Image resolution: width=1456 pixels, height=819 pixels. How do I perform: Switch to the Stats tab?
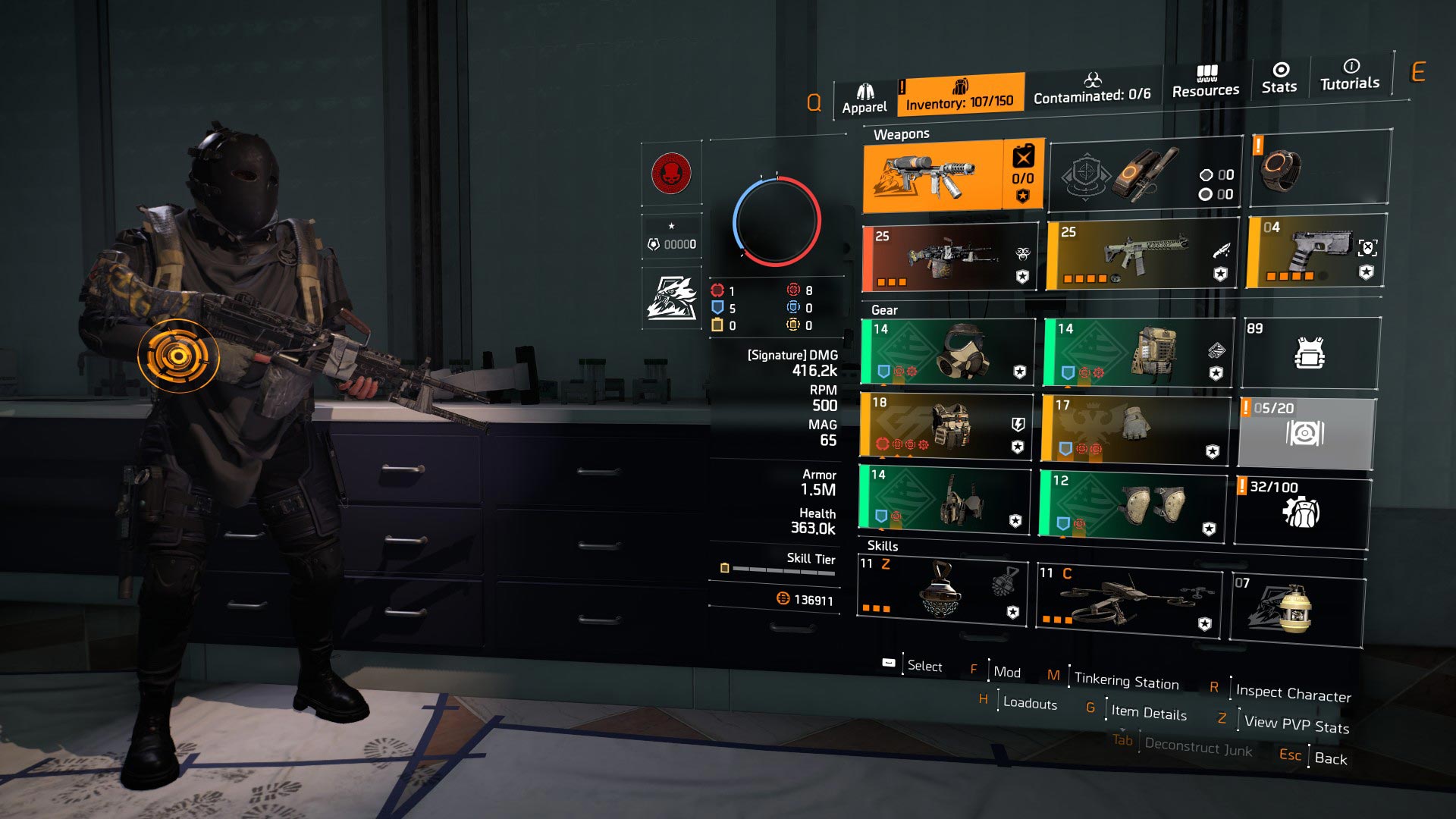(1279, 79)
